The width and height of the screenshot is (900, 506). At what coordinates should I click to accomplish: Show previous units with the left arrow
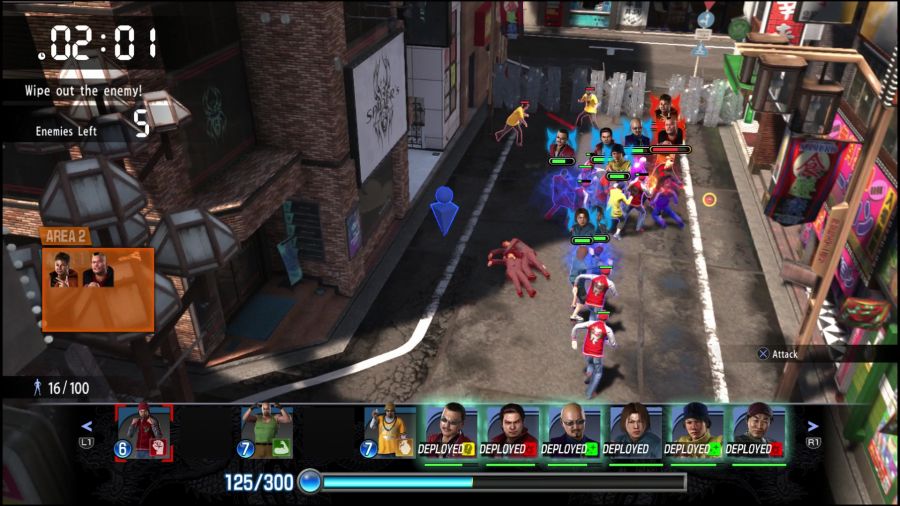coord(86,425)
